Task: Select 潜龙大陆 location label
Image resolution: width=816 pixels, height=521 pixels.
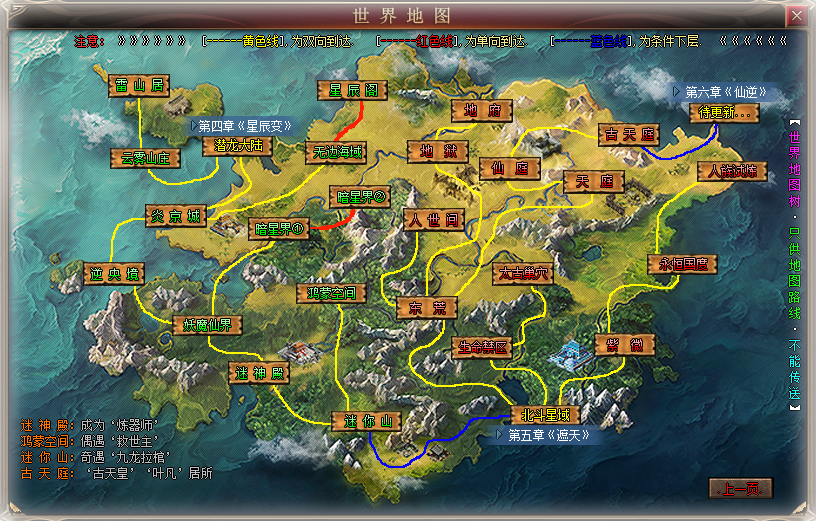Action: pyautogui.click(x=238, y=146)
